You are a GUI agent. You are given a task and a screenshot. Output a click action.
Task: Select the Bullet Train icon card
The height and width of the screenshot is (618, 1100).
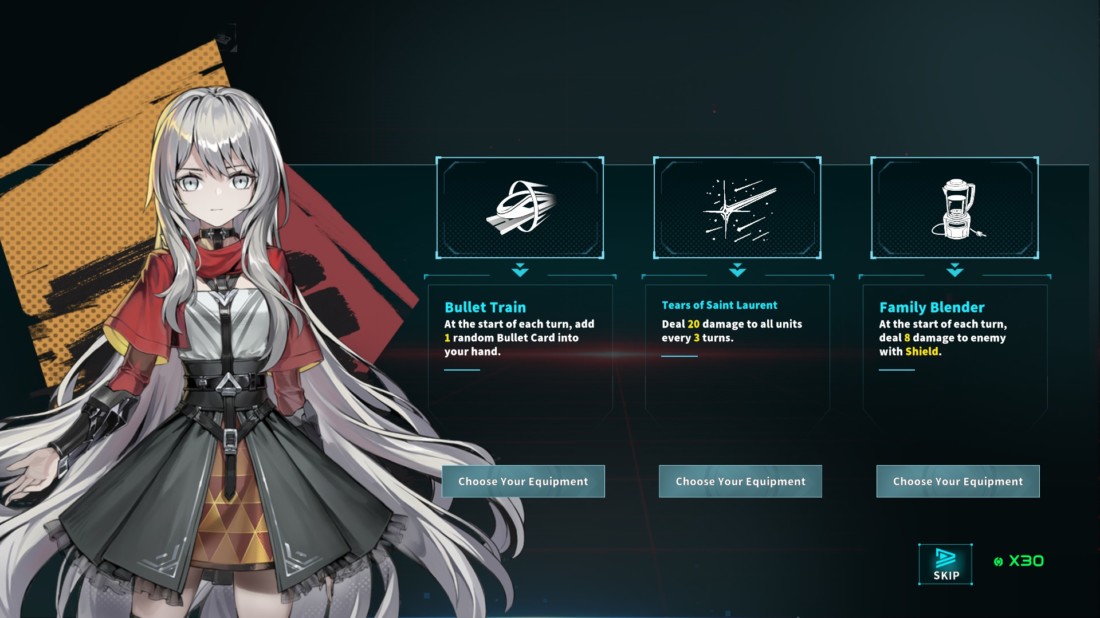click(x=520, y=208)
